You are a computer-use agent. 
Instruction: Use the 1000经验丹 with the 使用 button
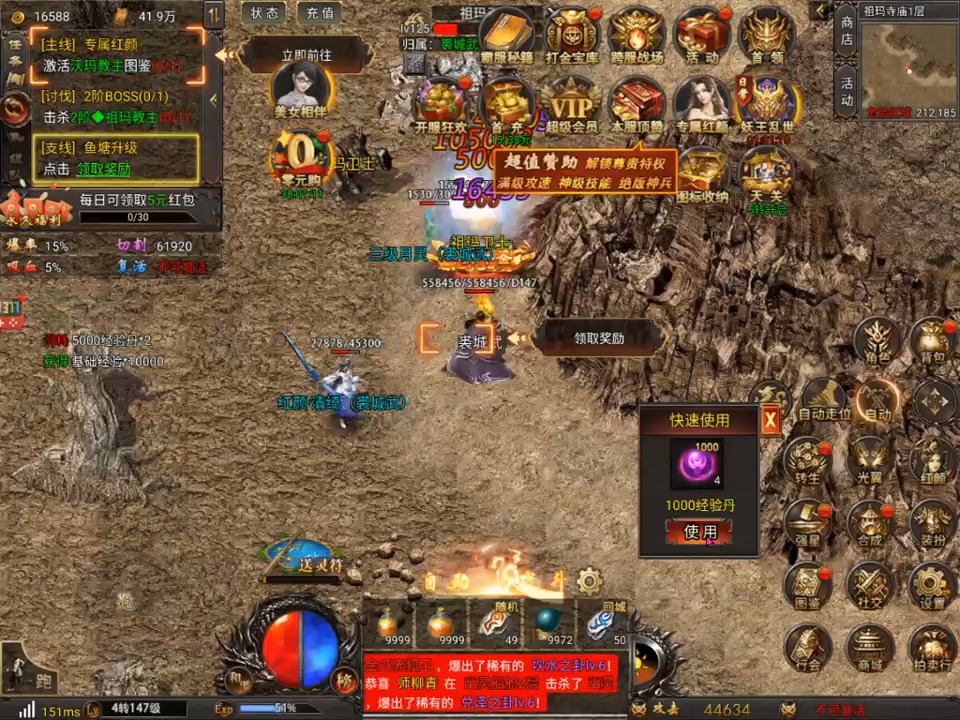699,532
